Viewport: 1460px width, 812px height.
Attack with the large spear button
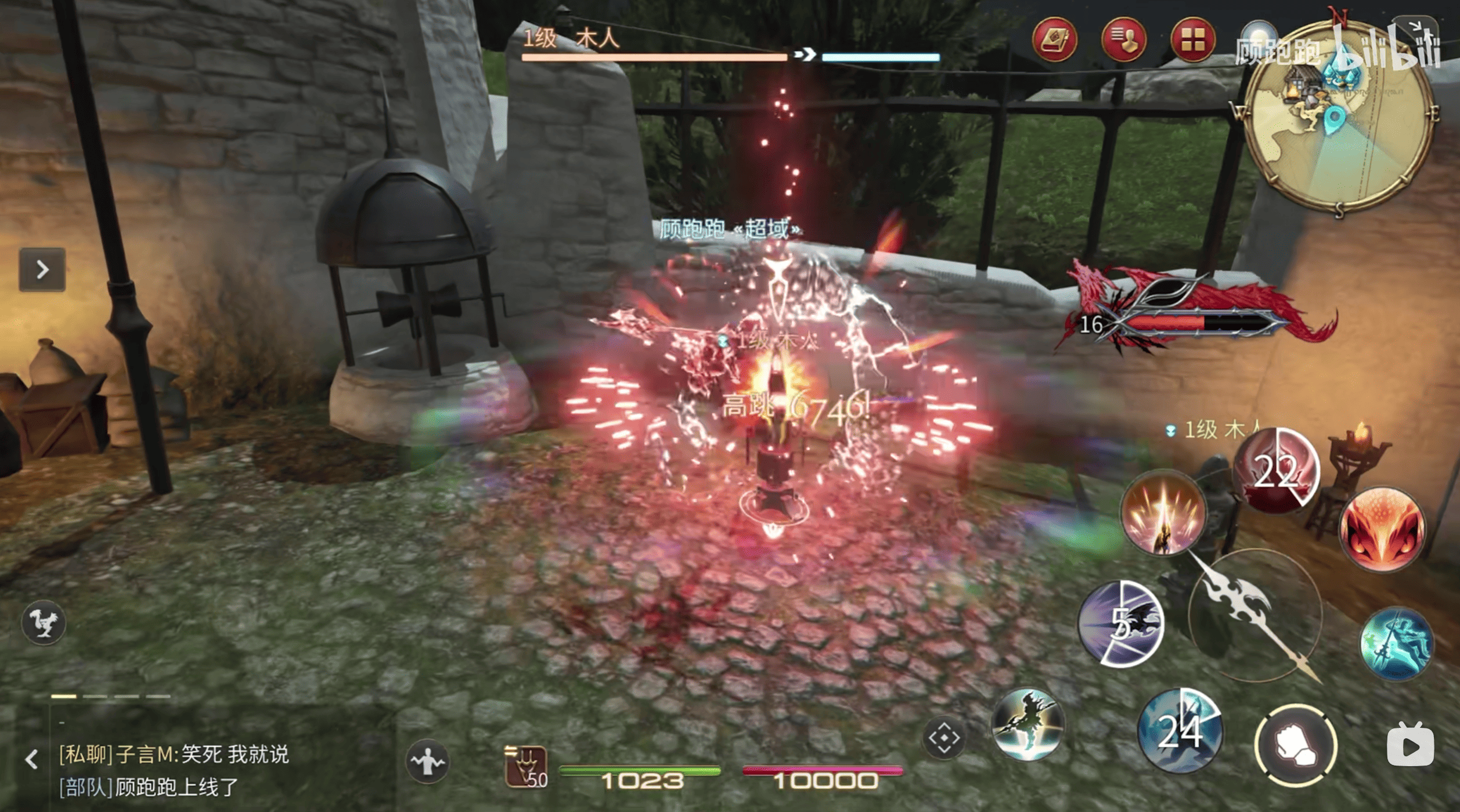[1255, 616]
